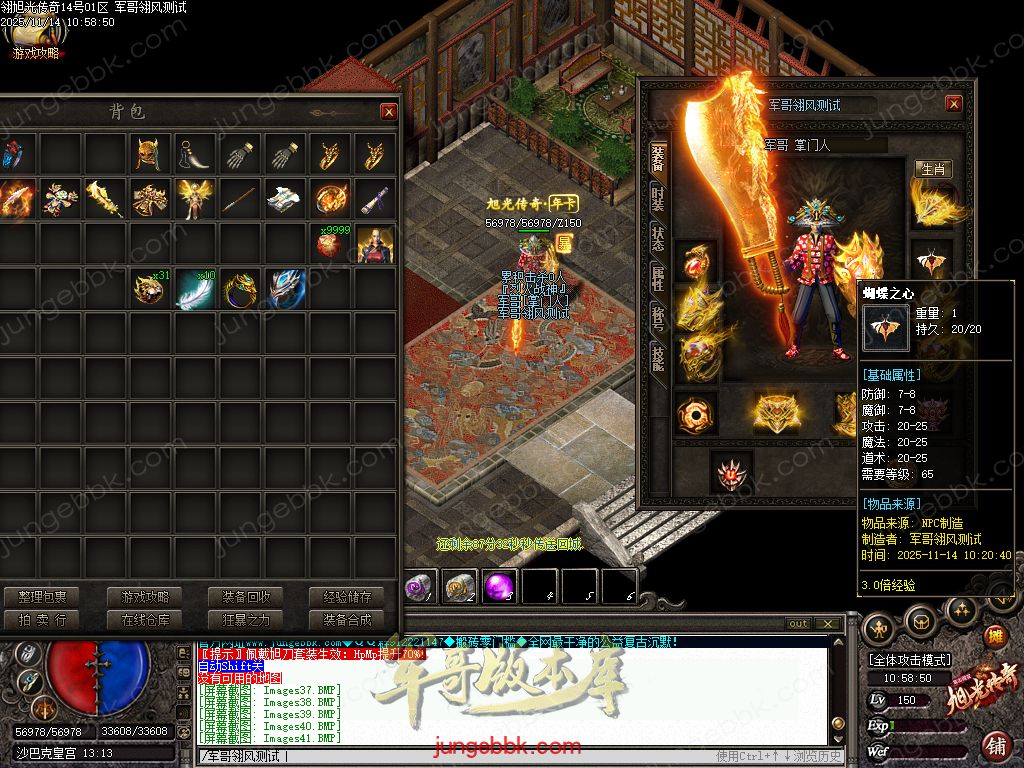Click the 生肖 zodiac button
Screen dimensions: 1024x768
[933, 169]
